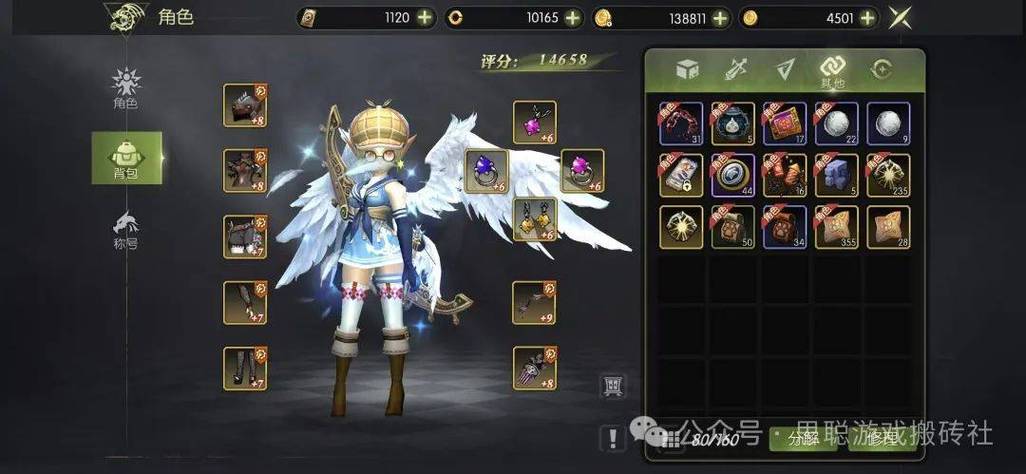
Task: Select the equipped helmet slot +8
Action: [x=244, y=105]
